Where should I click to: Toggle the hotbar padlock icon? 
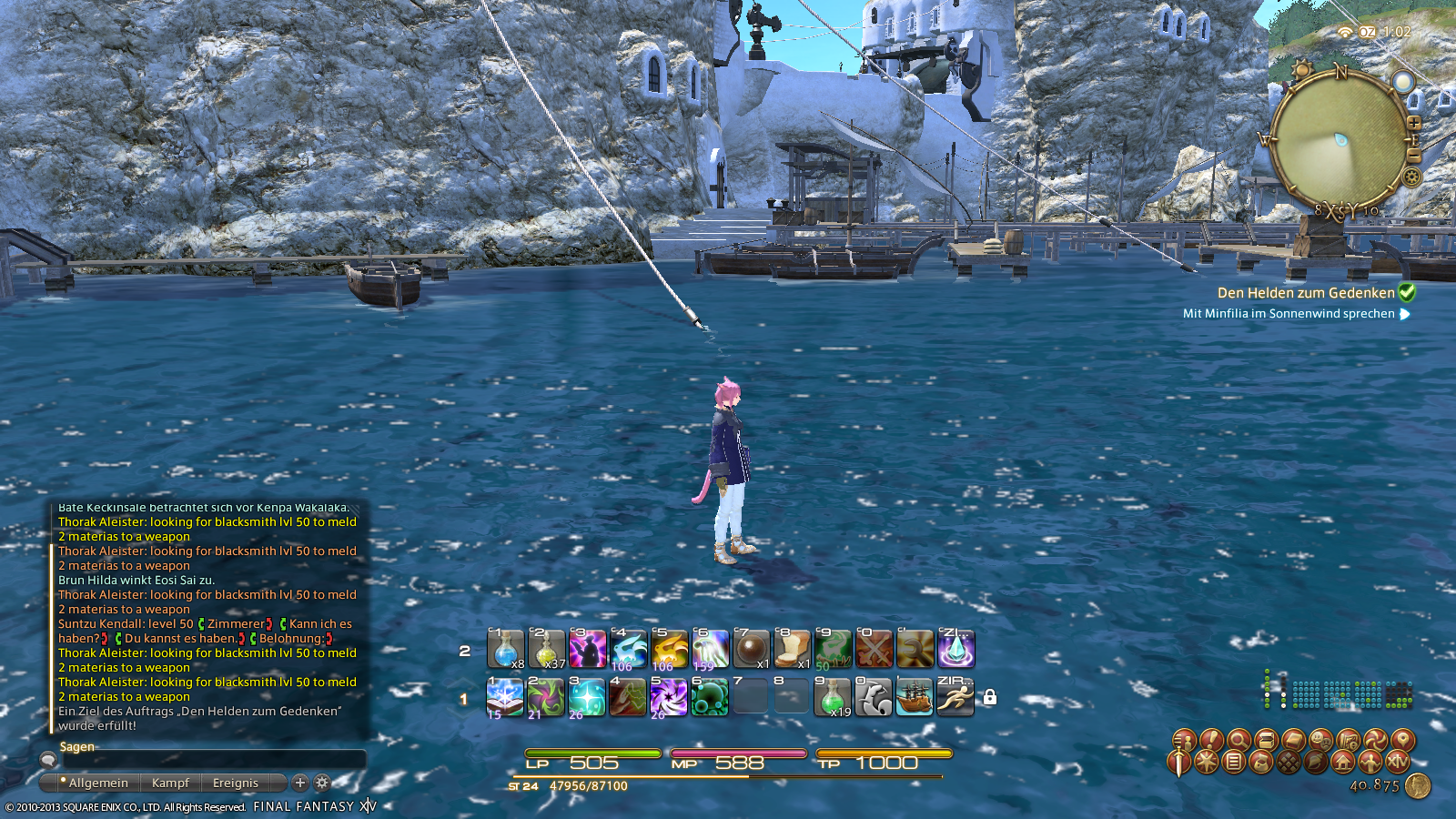click(x=990, y=697)
